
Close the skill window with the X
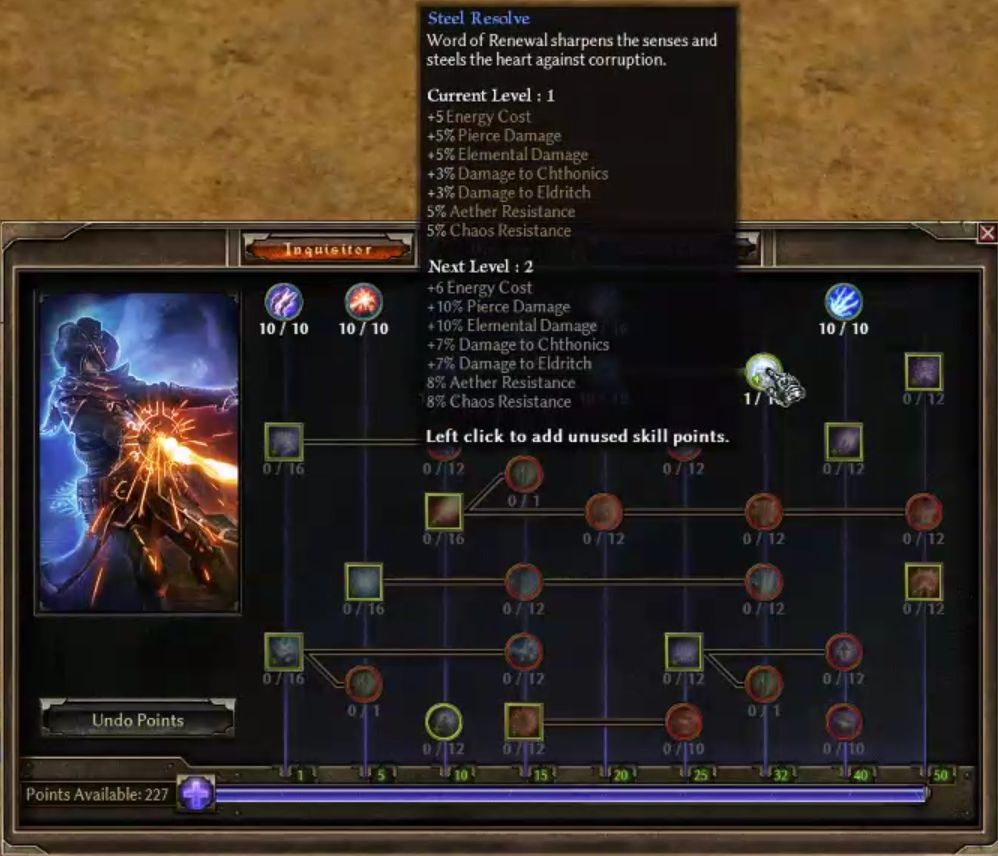[987, 233]
